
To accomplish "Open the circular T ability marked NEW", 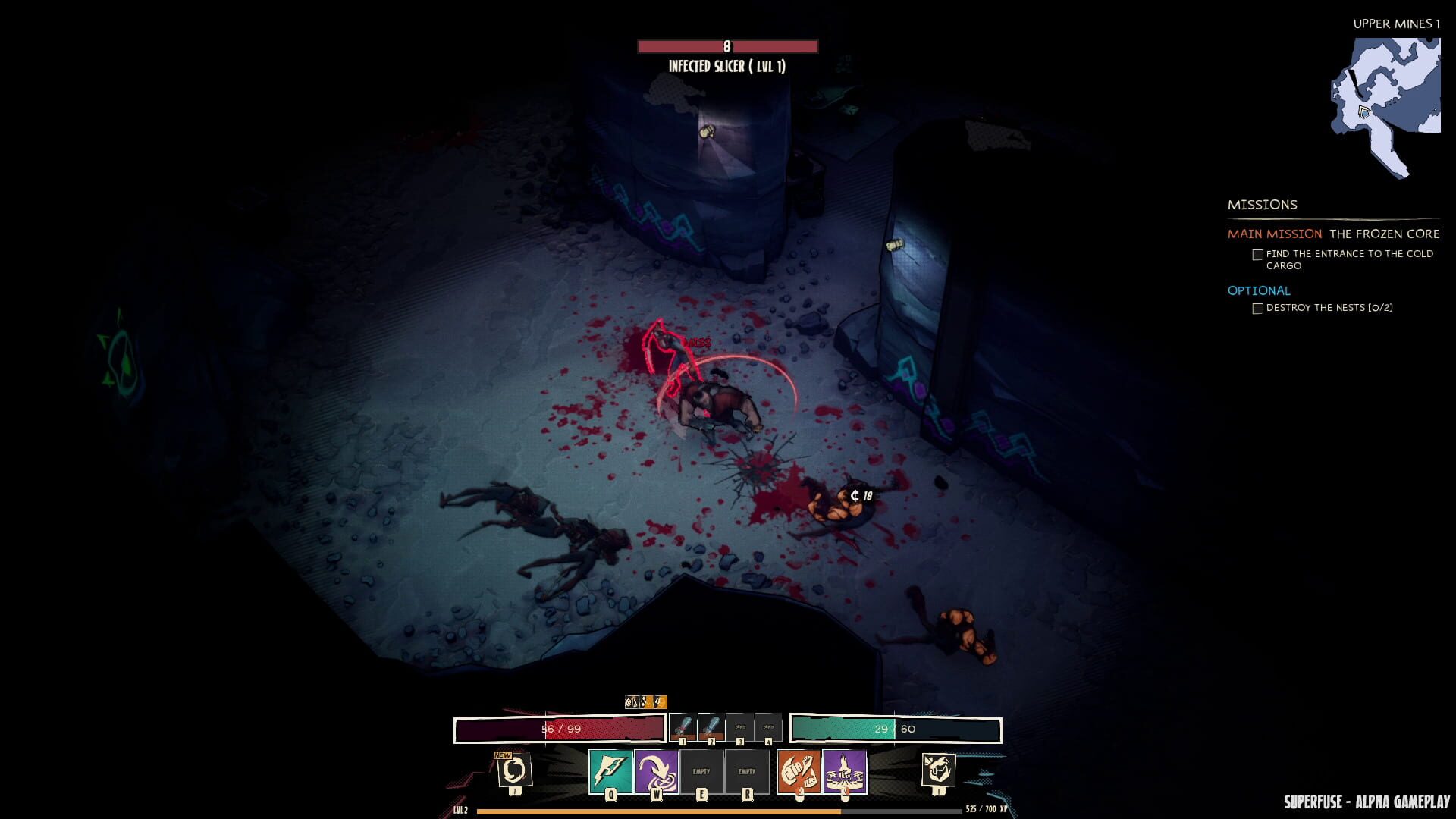I will pos(516,770).
